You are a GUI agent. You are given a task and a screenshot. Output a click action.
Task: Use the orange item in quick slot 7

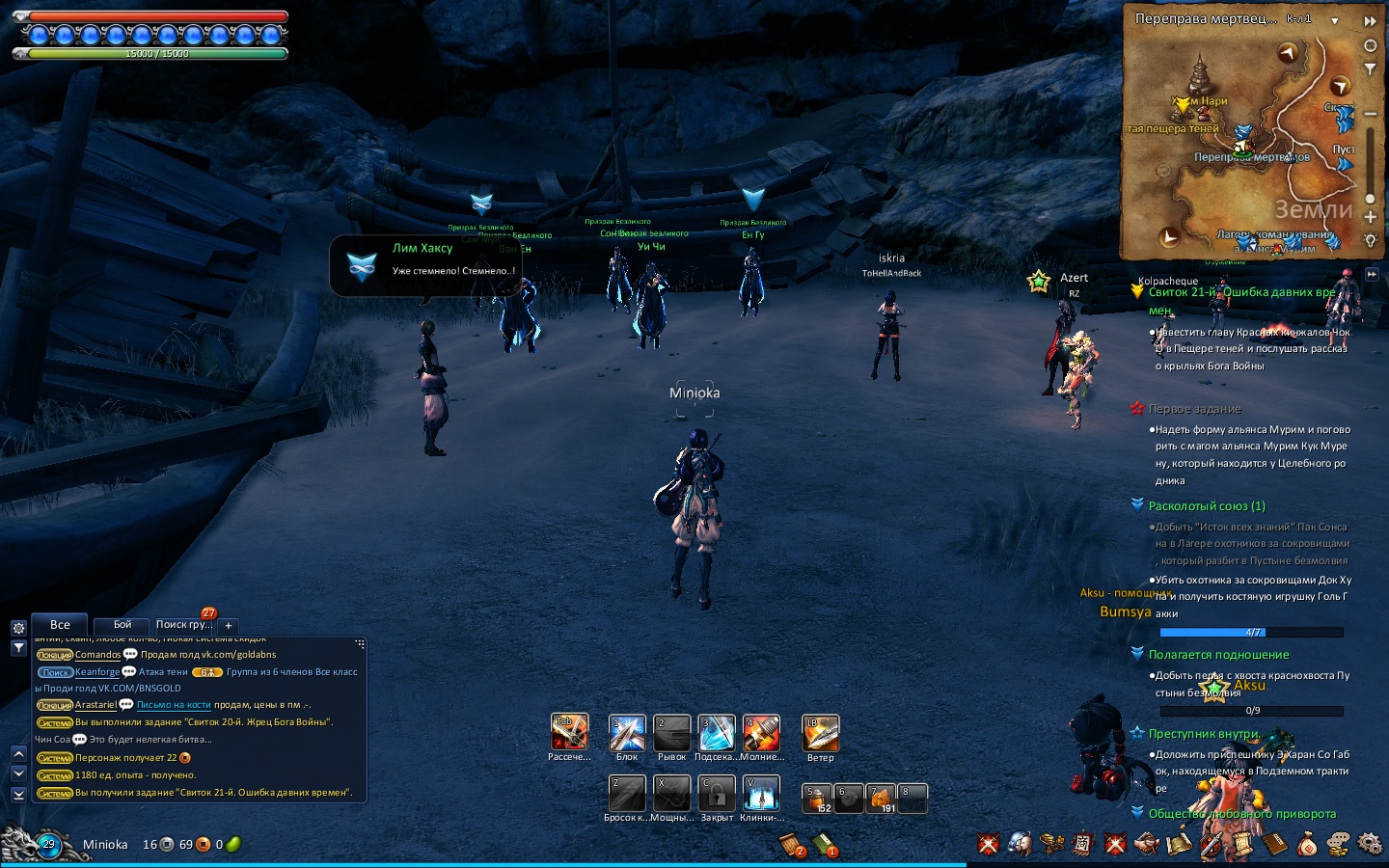click(882, 799)
